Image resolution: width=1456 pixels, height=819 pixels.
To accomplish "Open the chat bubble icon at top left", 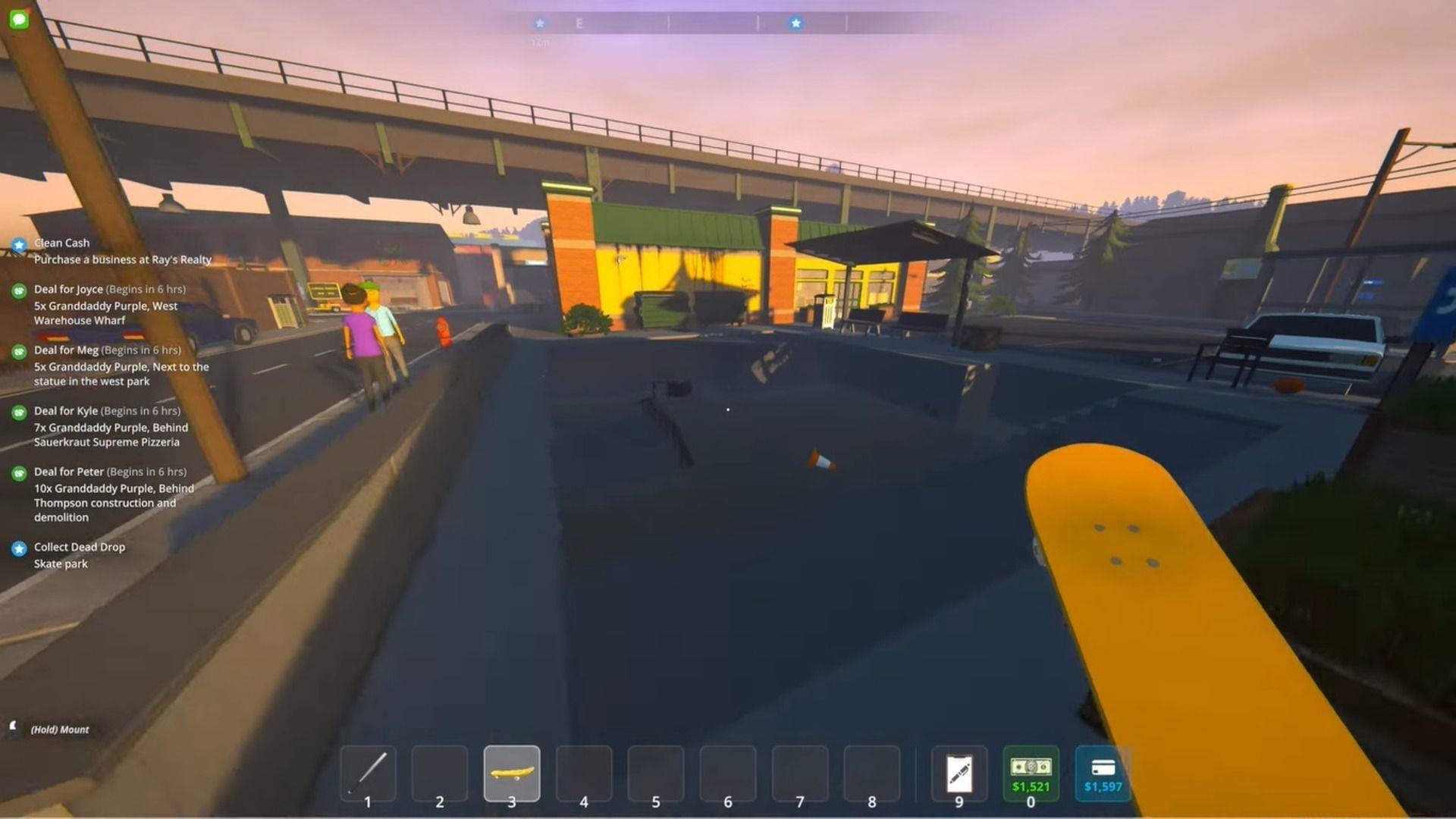I will pyautogui.click(x=20, y=20).
